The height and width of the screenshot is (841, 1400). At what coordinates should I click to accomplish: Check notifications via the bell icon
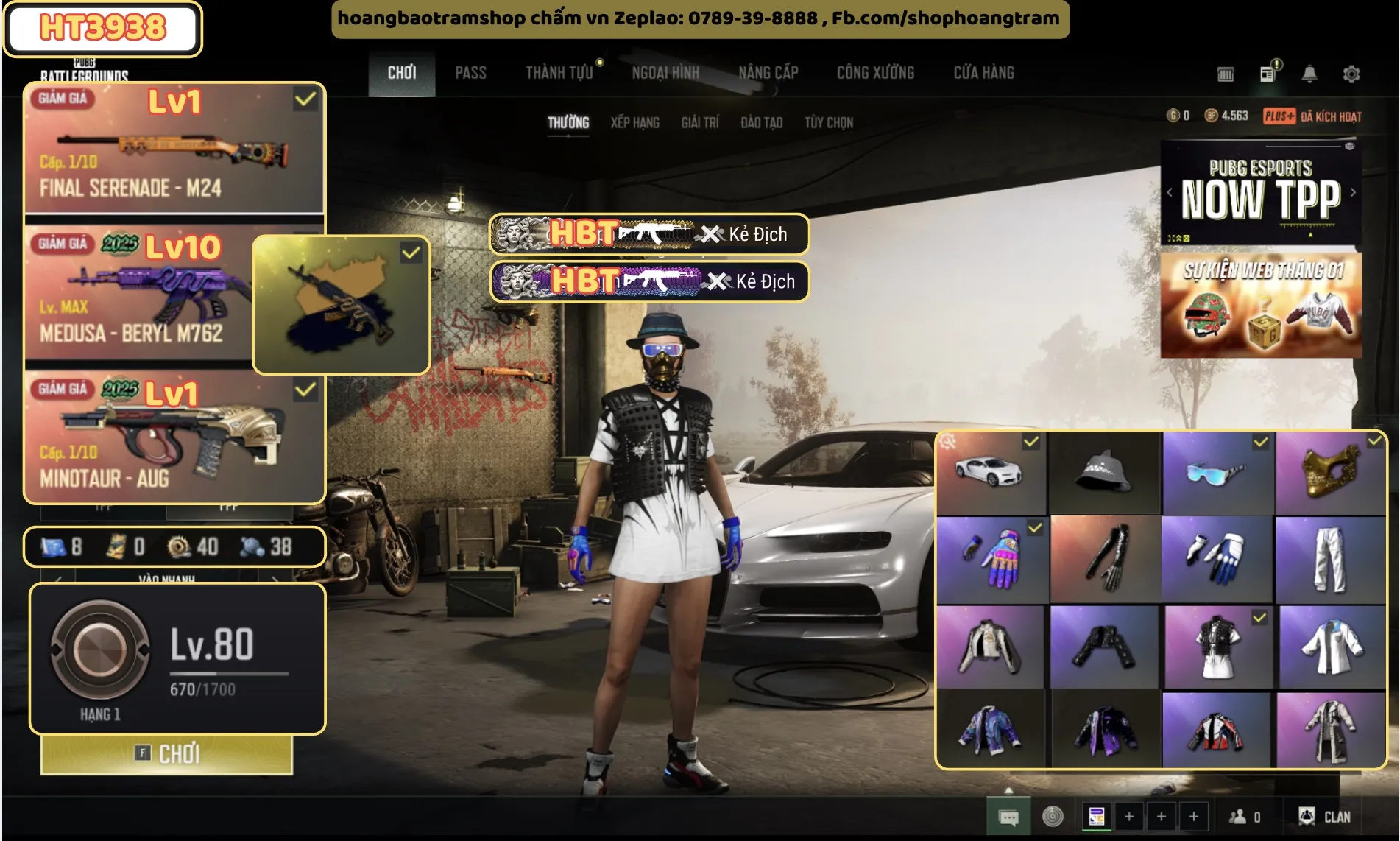[x=1309, y=74]
